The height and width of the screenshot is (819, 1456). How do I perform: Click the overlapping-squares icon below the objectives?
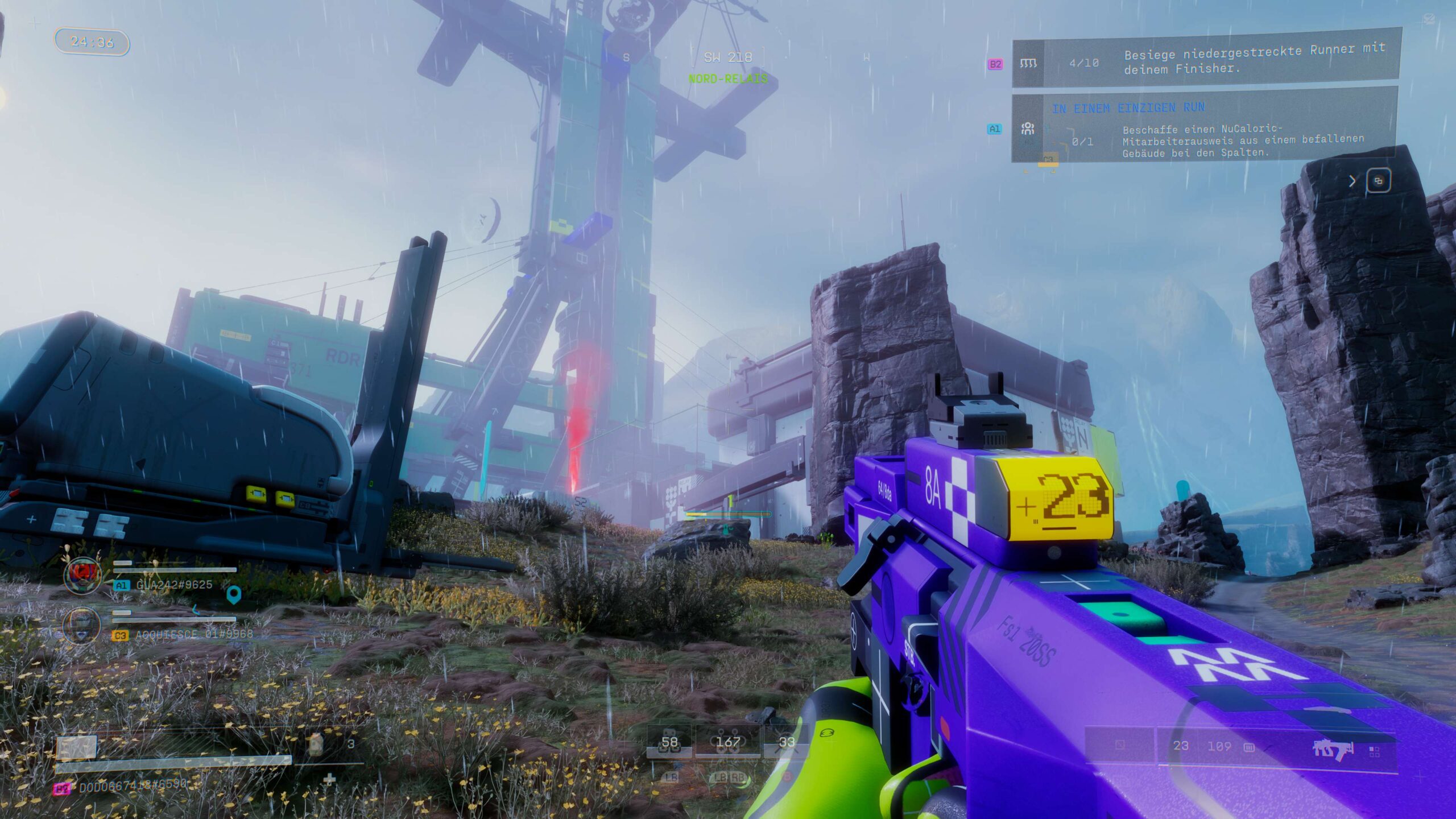[x=1378, y=181]
